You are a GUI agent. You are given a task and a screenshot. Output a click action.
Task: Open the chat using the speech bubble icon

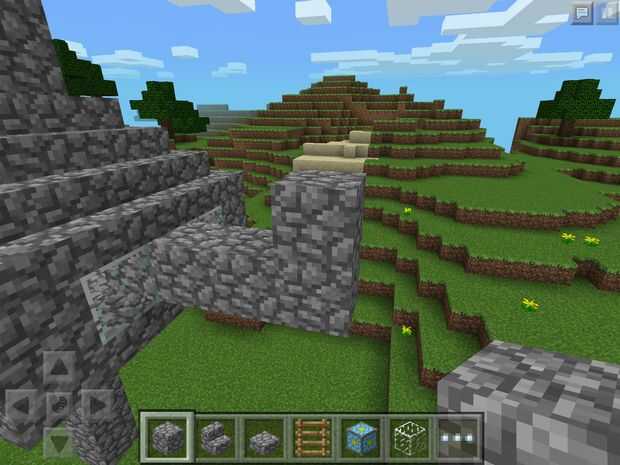[582, 12]
